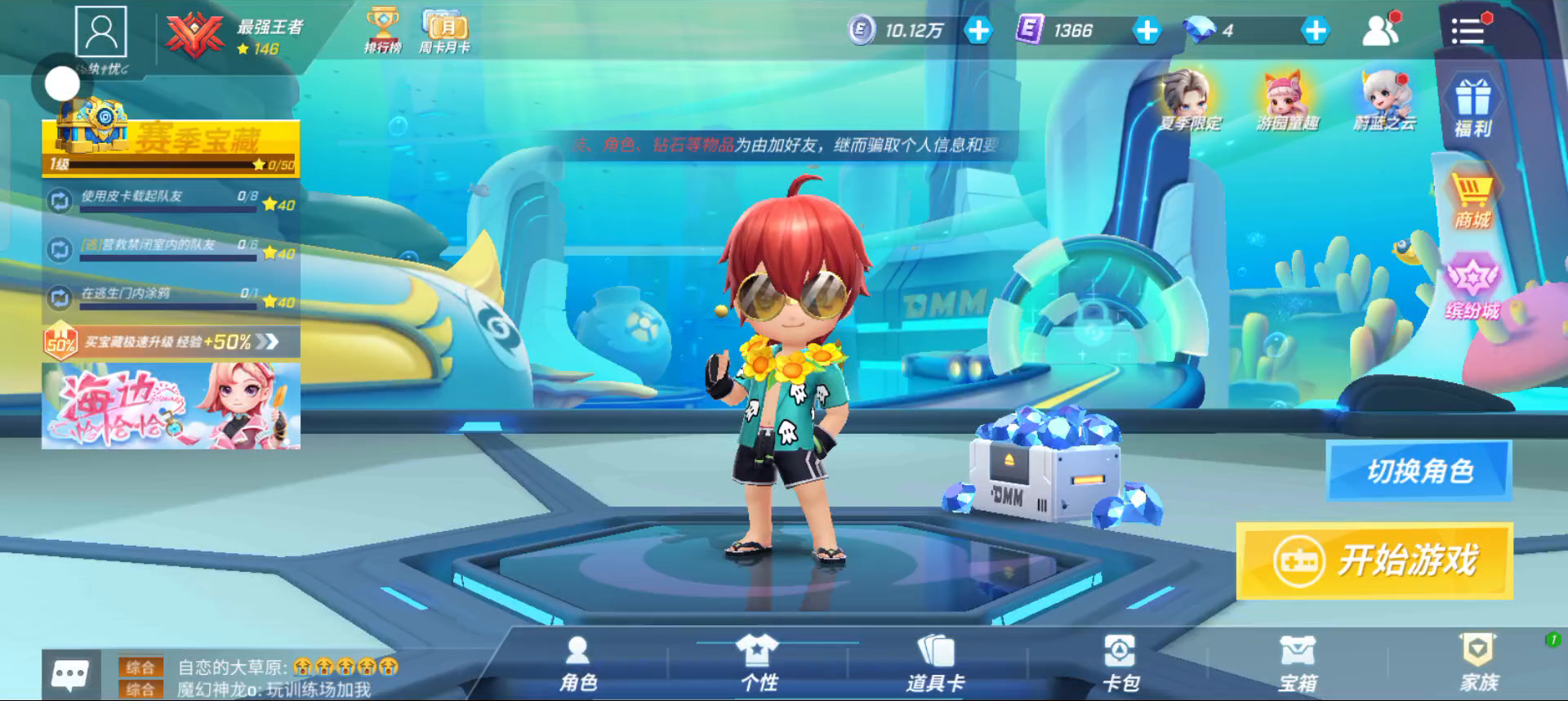1568x701 pixels.
Task: Open the 个性 customization menu
Action: (x=758, y=665)
